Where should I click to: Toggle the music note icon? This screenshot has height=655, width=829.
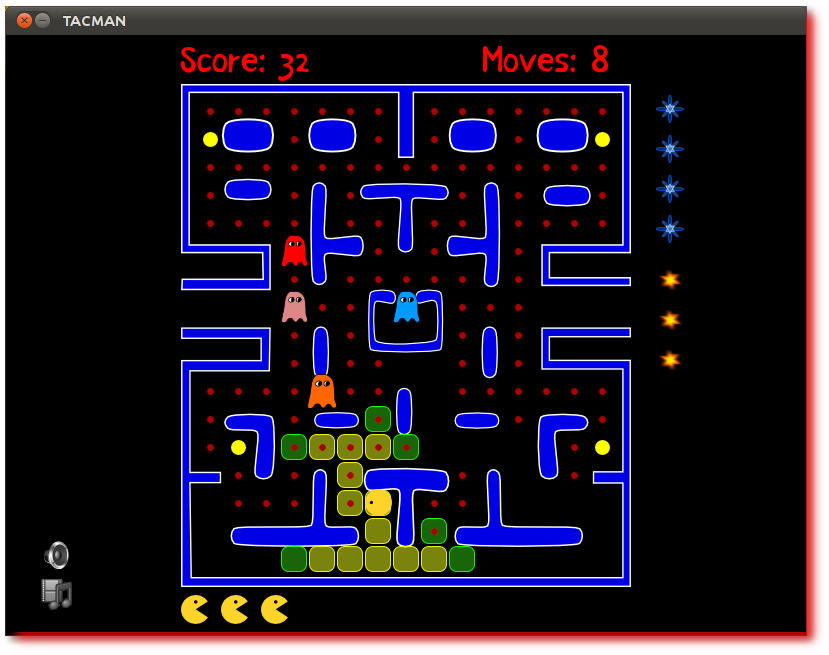57,593
